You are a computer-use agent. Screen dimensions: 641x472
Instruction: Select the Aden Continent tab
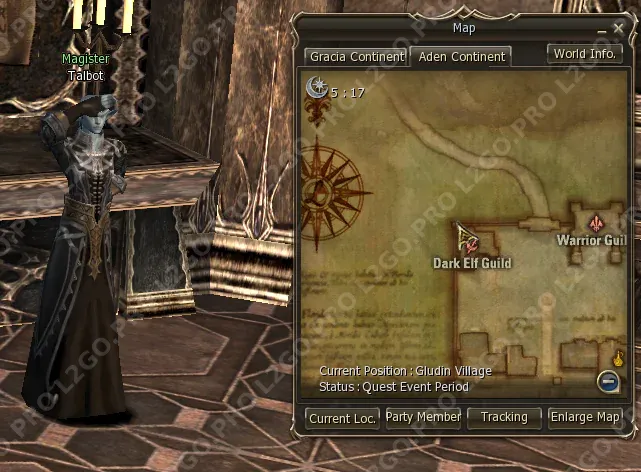click(x=462, y=57)
